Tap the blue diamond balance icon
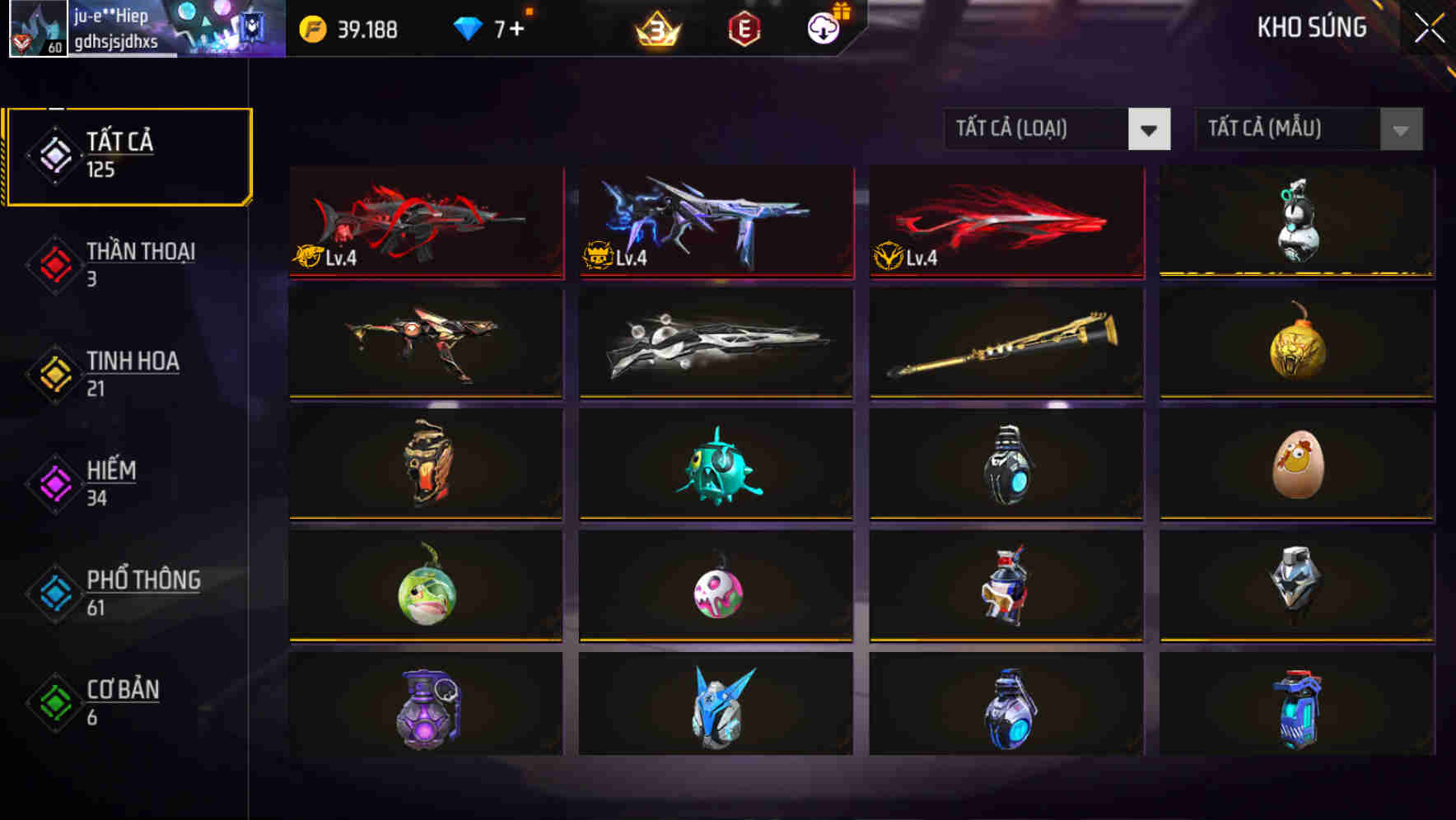Image resolution: width=1456 pixels, height=820 pixels. point(466,27)
